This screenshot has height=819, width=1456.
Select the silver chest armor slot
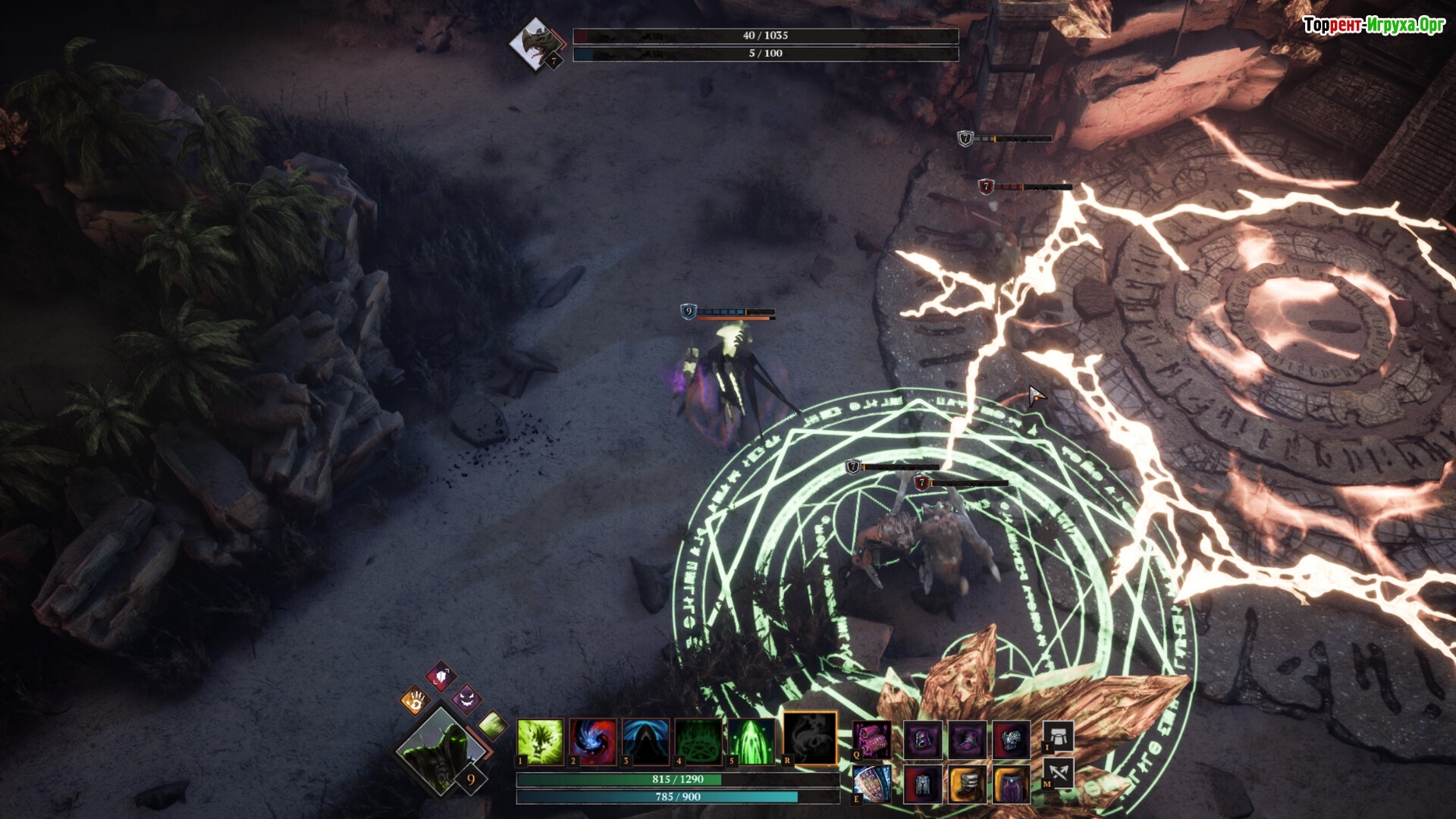coord(1012,739)
